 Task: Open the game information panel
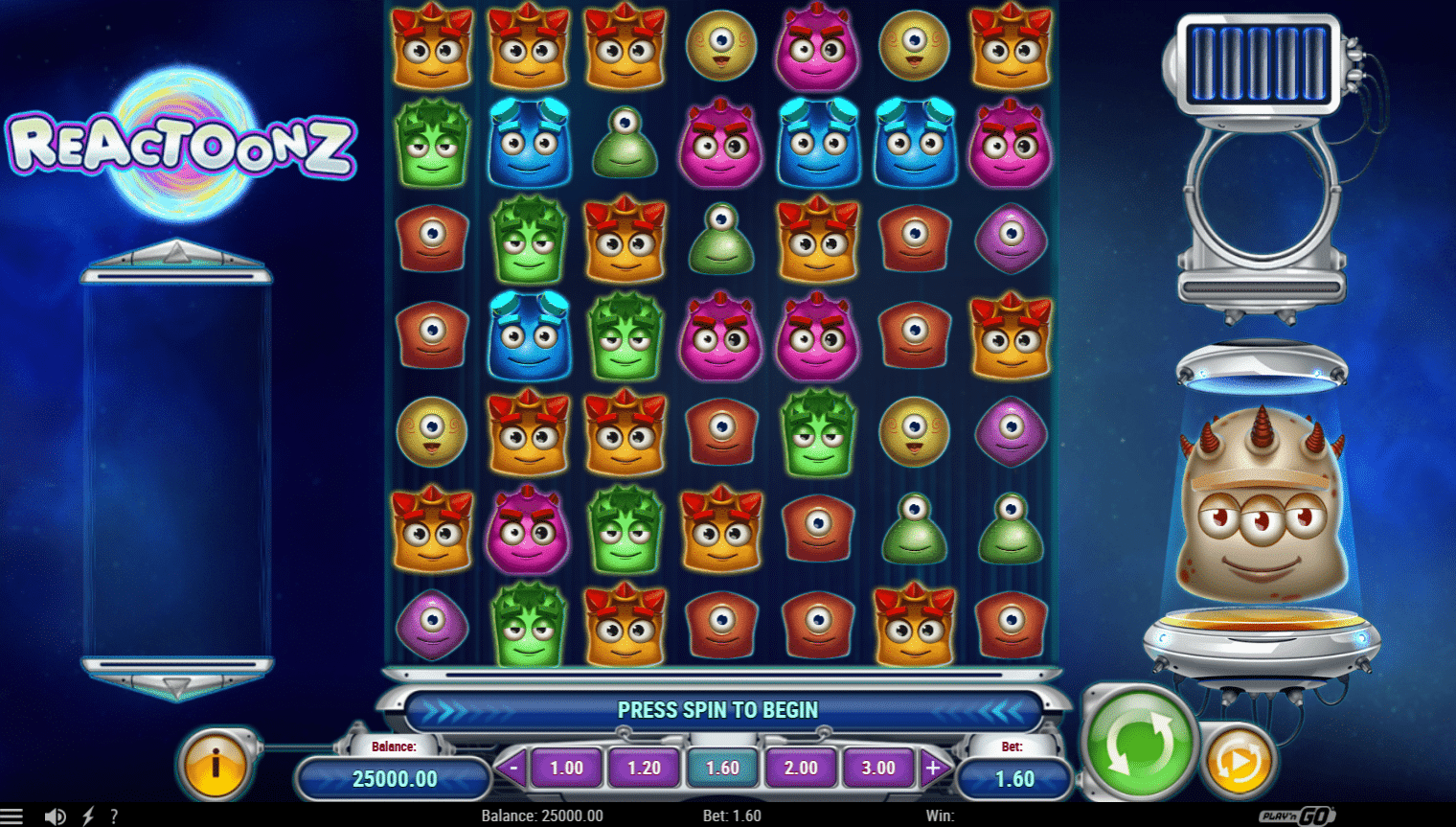coord(213,766)
